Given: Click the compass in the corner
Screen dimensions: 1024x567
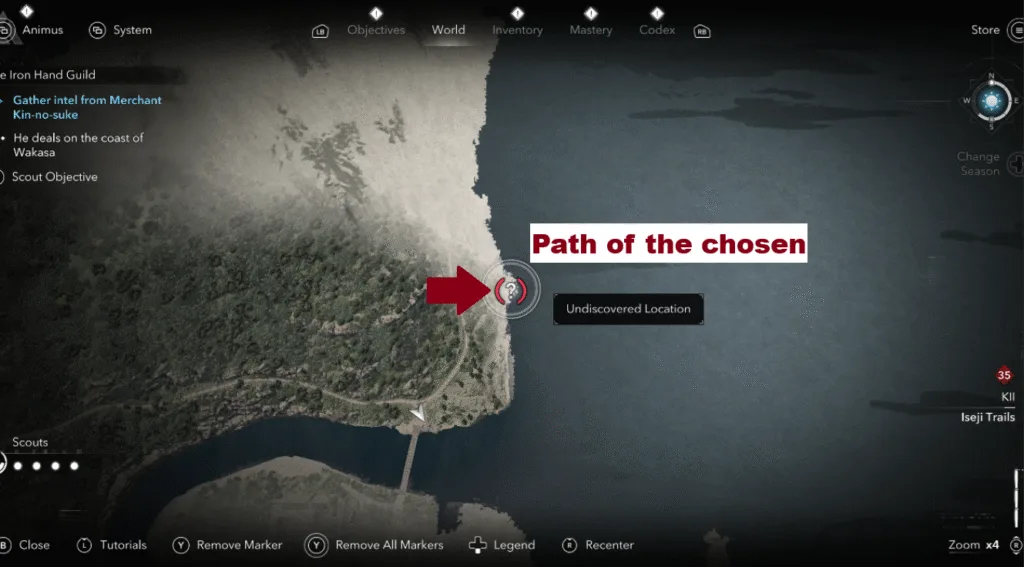Looking at the screenshot, I should (x=991, y=100).
